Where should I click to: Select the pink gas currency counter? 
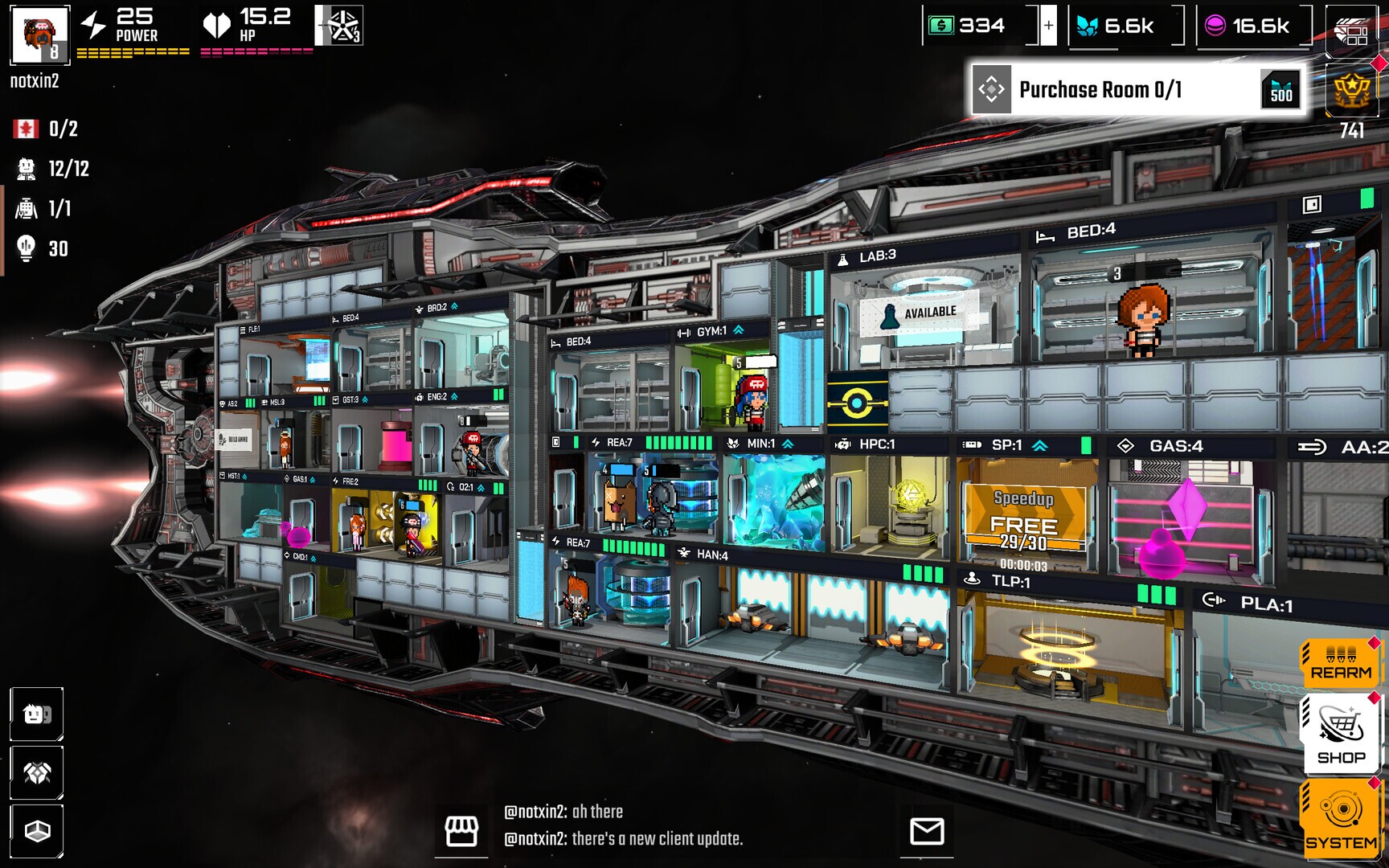pyautogui.click(x=1252, y=26)
